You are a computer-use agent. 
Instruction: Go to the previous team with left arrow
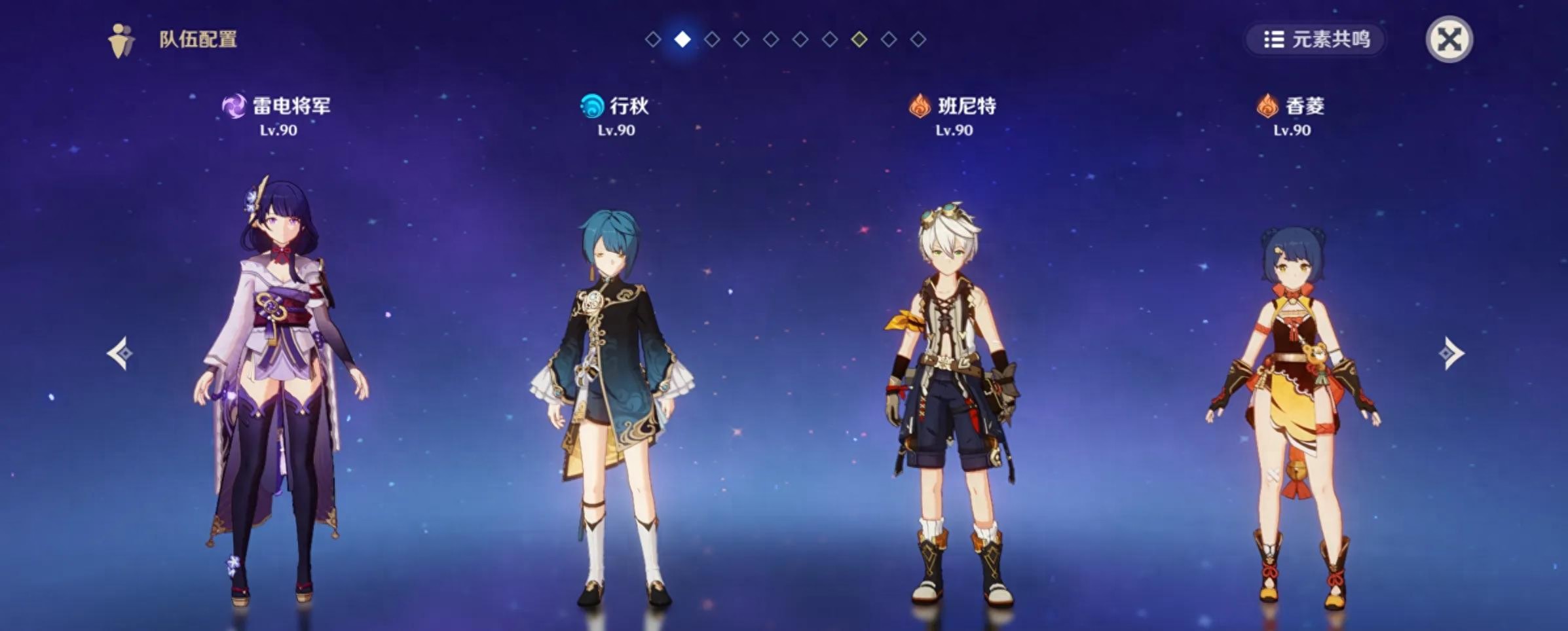click(120, 353)
